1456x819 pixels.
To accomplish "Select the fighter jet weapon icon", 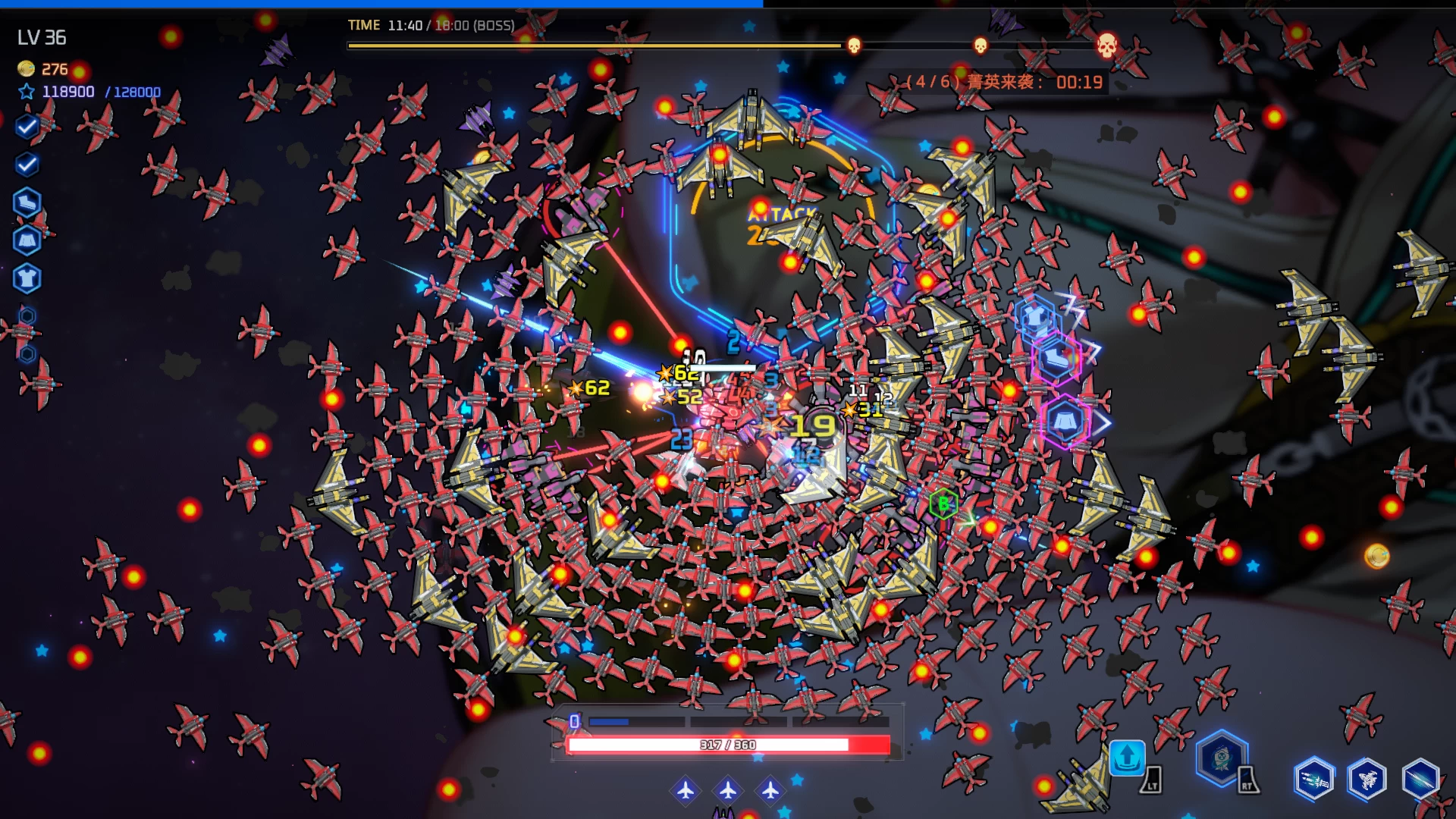I will 1367,779.
